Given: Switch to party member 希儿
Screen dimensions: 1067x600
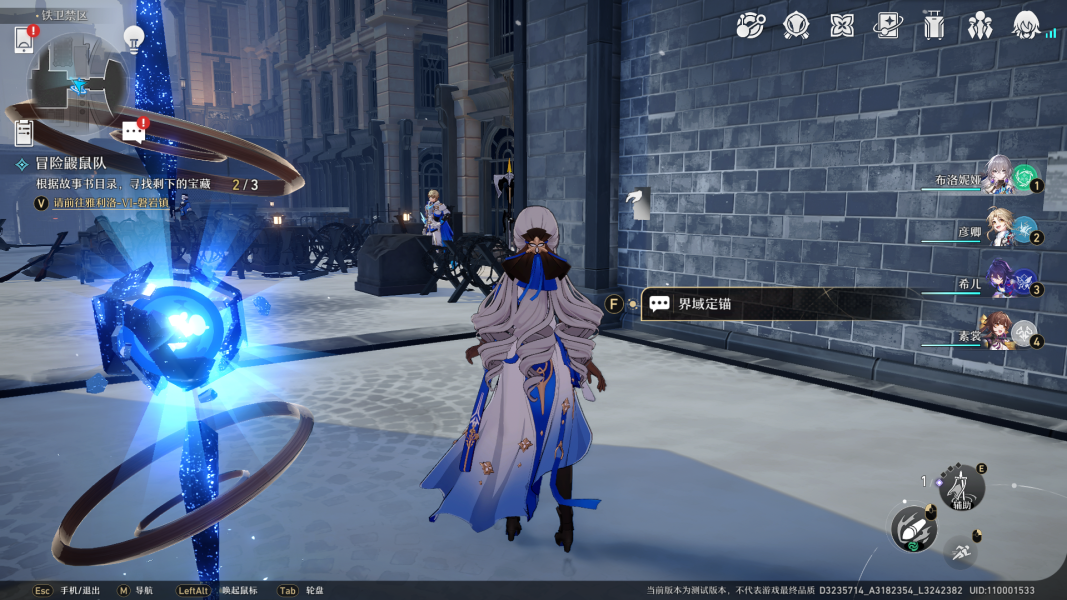Looking at the screenshot, I should click(x=1000, y=281).
